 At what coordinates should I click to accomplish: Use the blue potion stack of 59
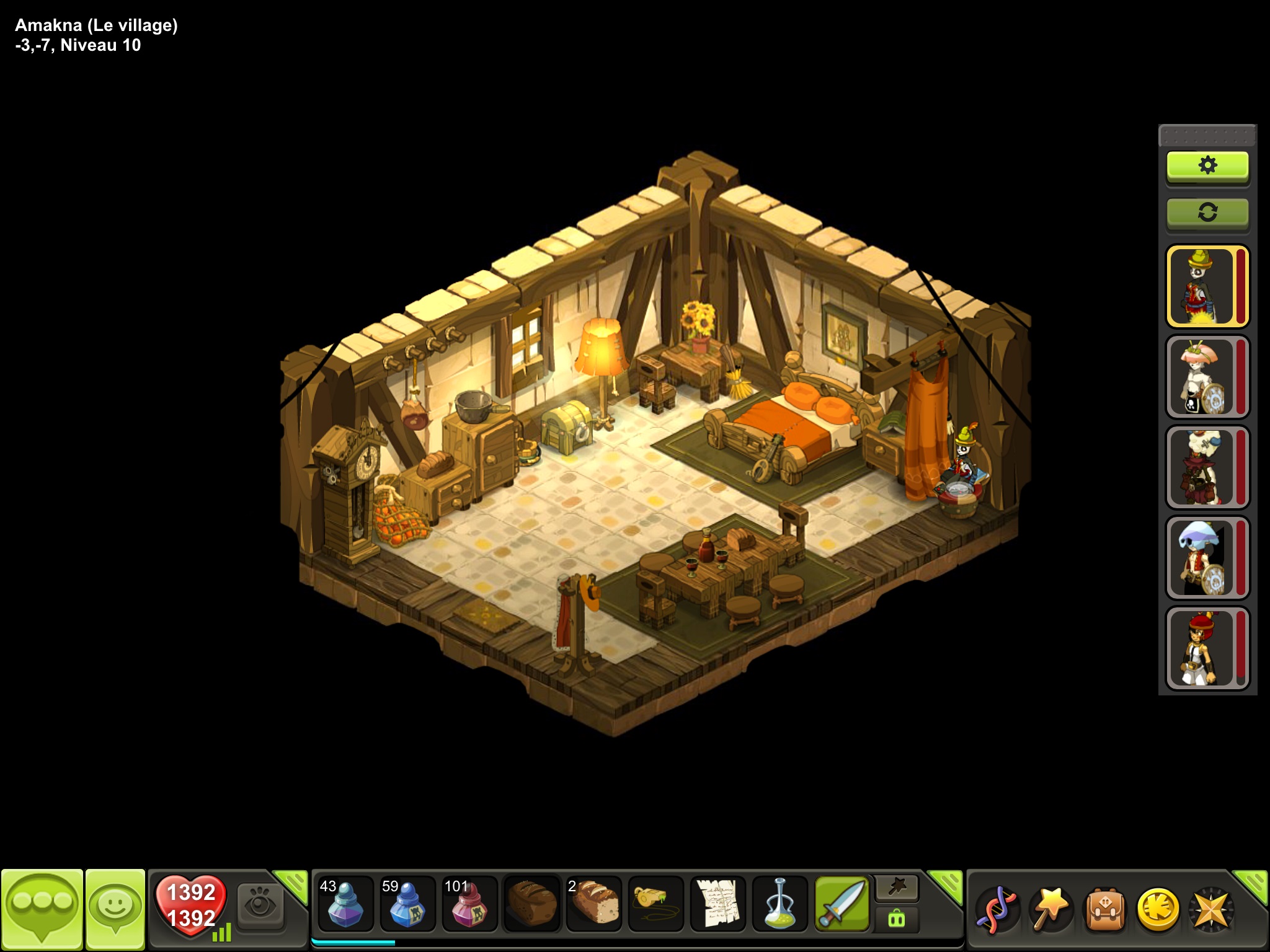click(x=407, y=904)
